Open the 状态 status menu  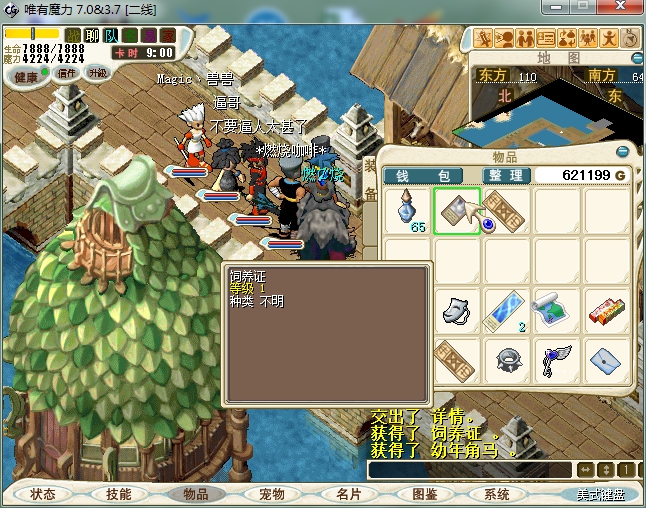43,494
